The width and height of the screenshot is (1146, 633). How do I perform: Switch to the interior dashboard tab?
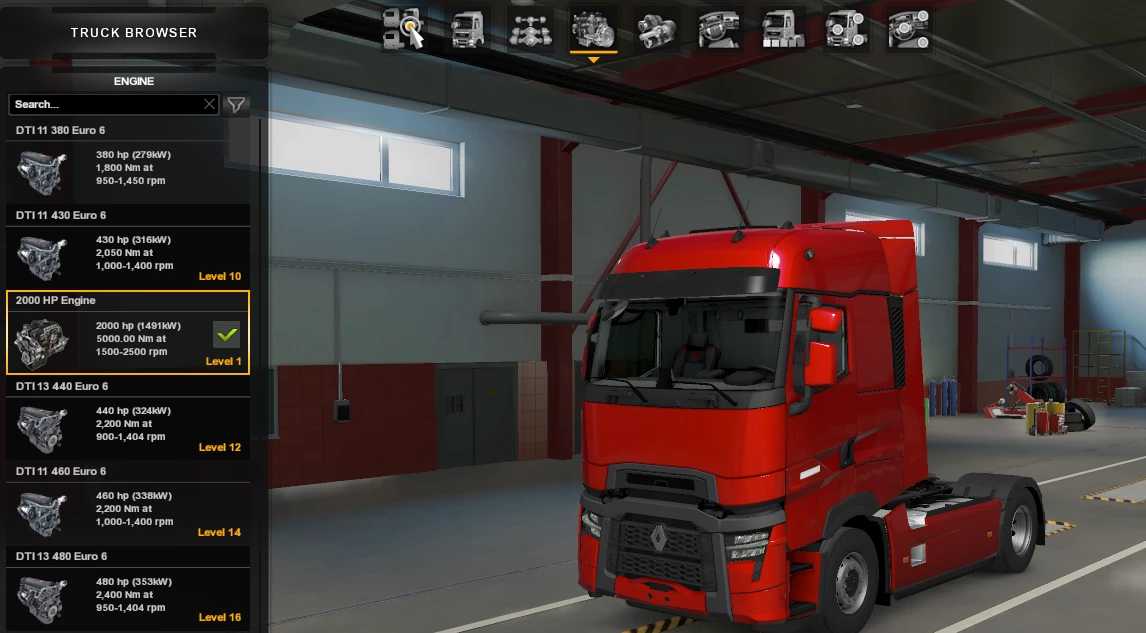click(x=719, y=29)
